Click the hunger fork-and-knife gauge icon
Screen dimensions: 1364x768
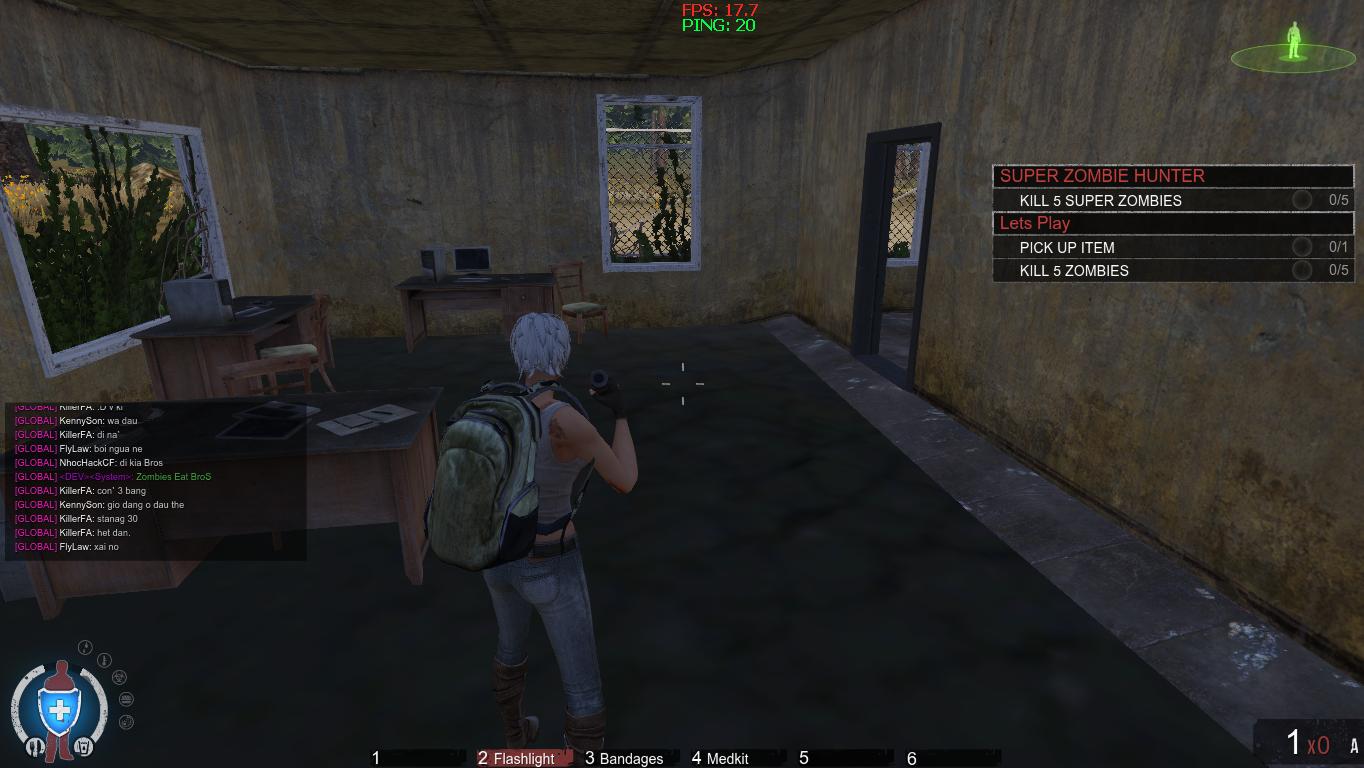tap(35, 746)
